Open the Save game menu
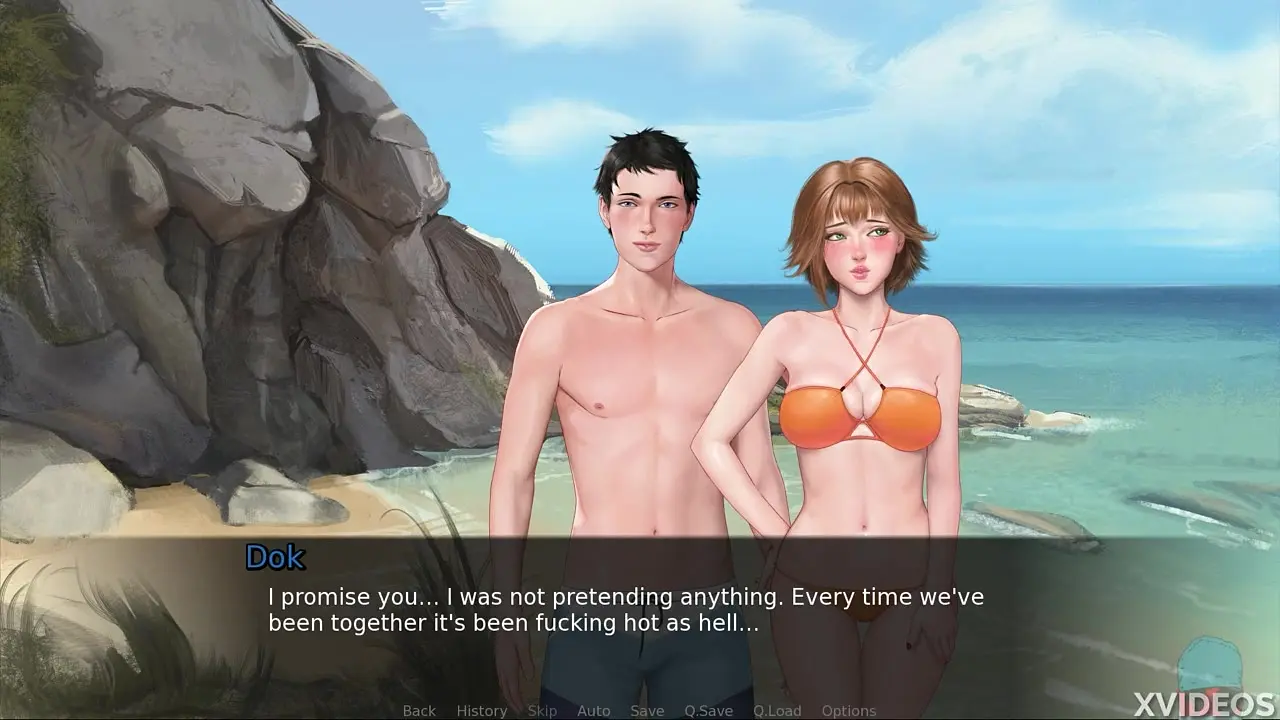This screenshot has width=1280, height=720. point(647,711)
